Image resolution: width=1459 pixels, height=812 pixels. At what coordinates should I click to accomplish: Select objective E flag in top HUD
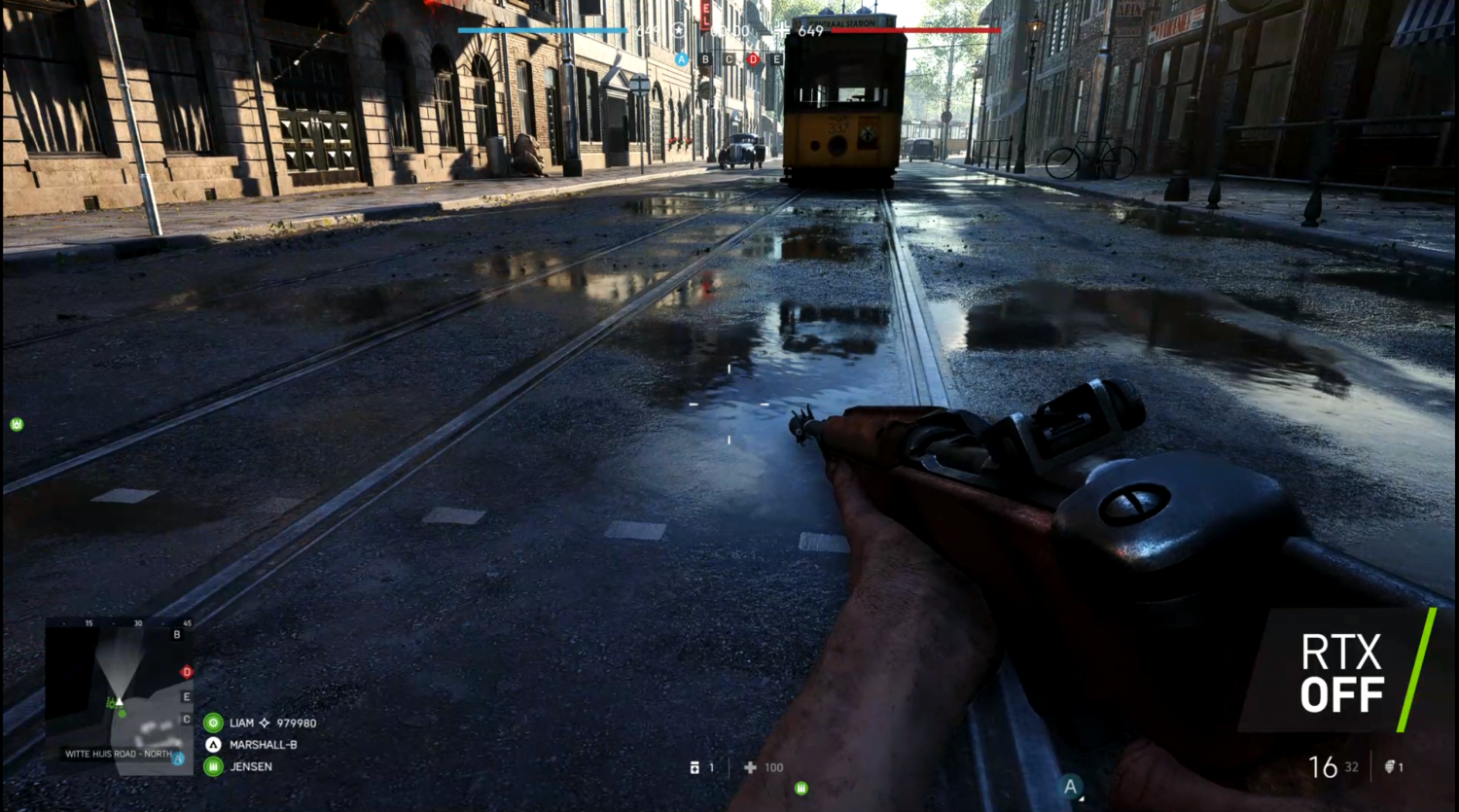[776, 59]
